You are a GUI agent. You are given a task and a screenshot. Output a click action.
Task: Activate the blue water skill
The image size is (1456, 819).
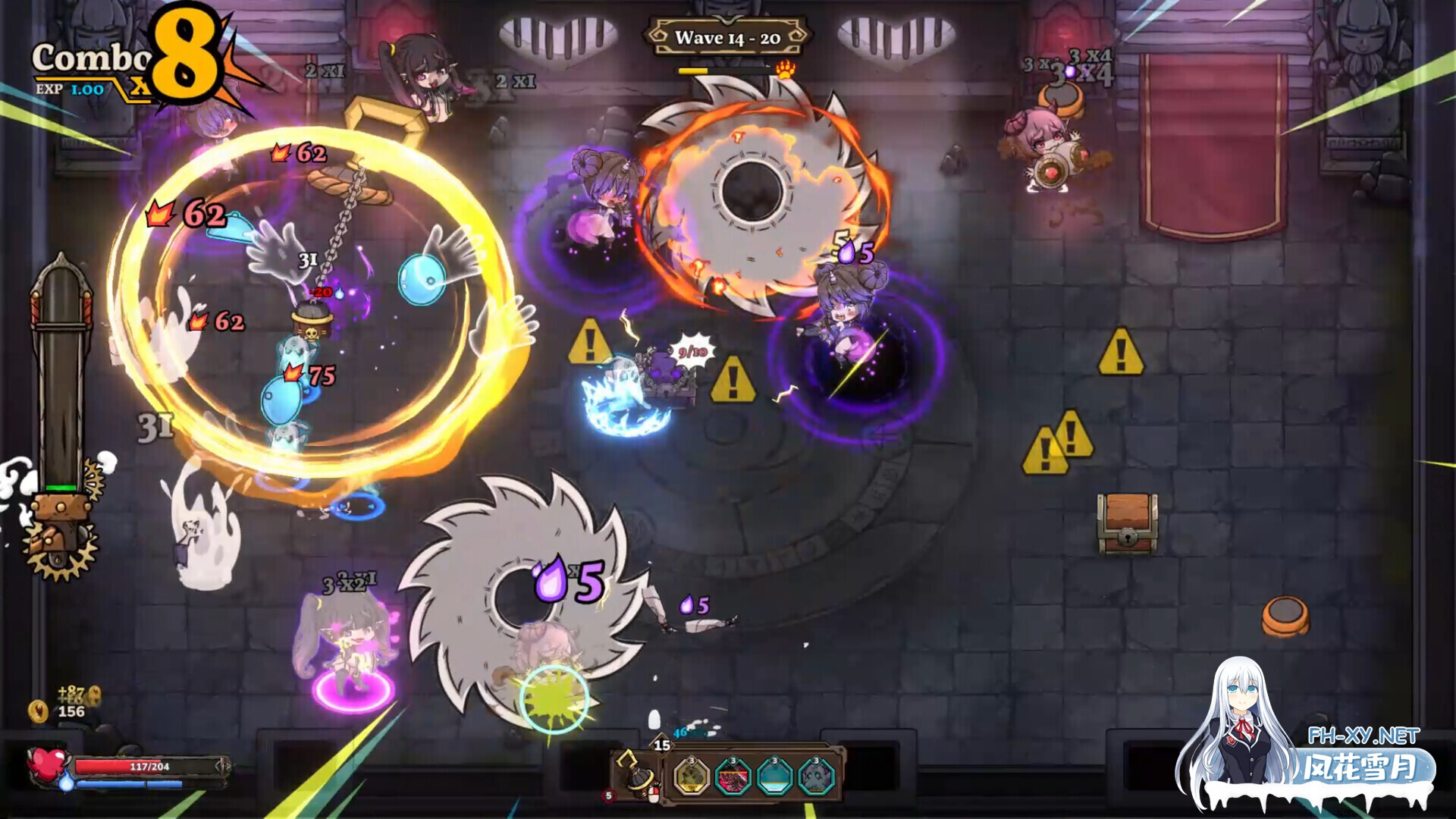(x=774, y=777)
